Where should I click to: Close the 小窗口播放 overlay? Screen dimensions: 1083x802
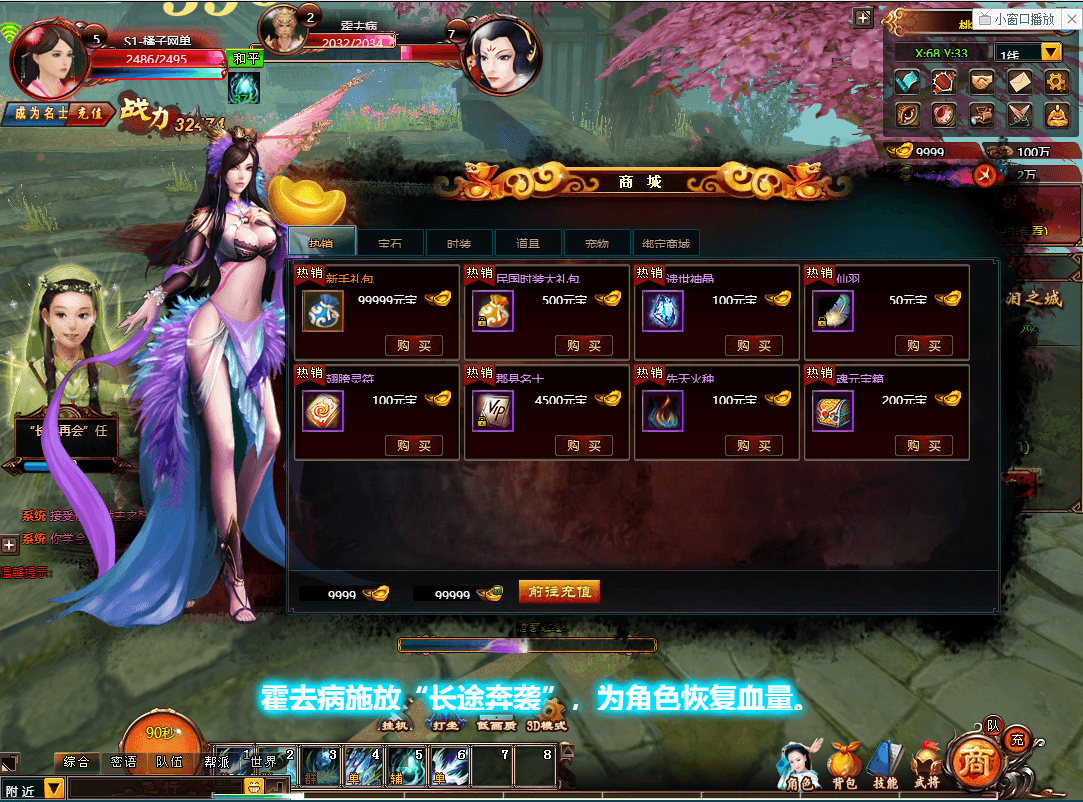1069,19
